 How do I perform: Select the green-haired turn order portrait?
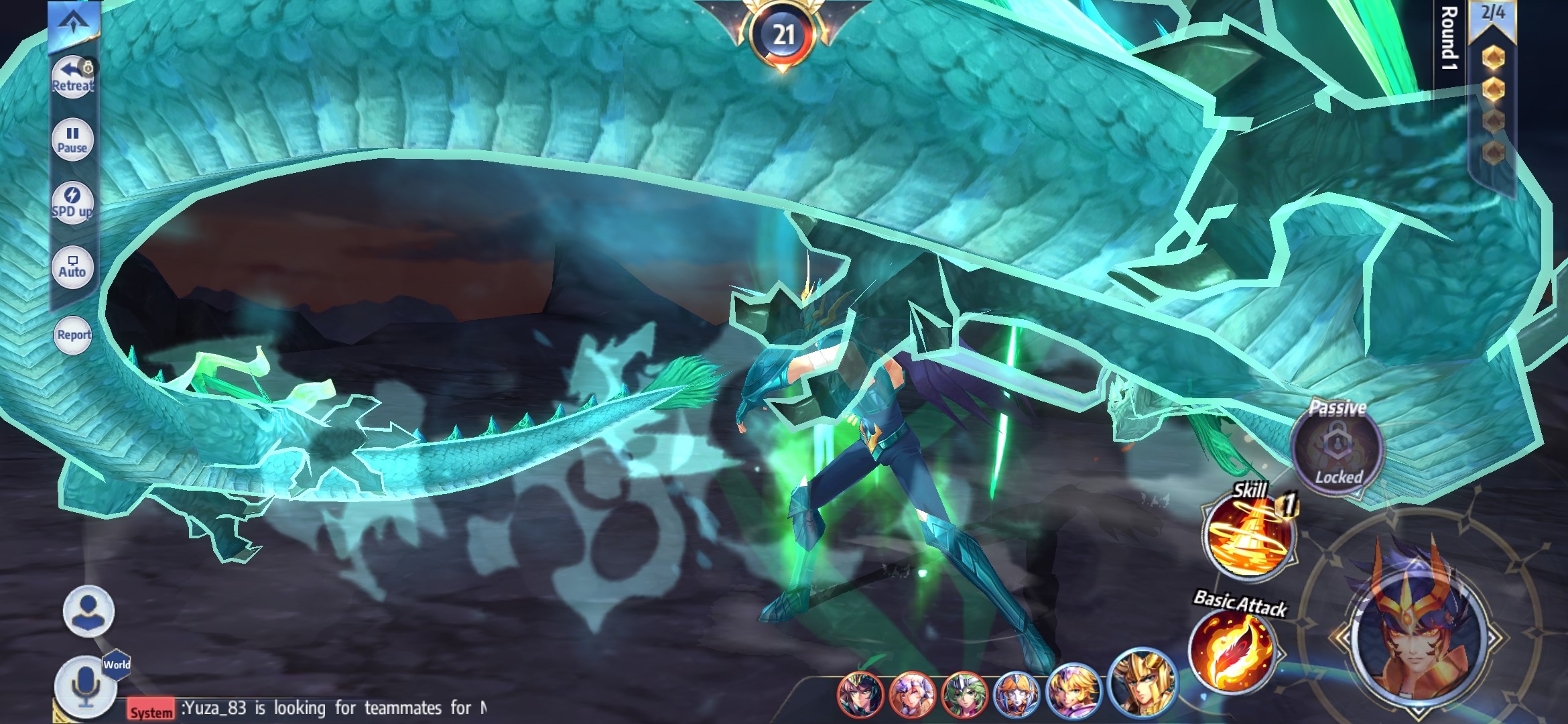964,695
